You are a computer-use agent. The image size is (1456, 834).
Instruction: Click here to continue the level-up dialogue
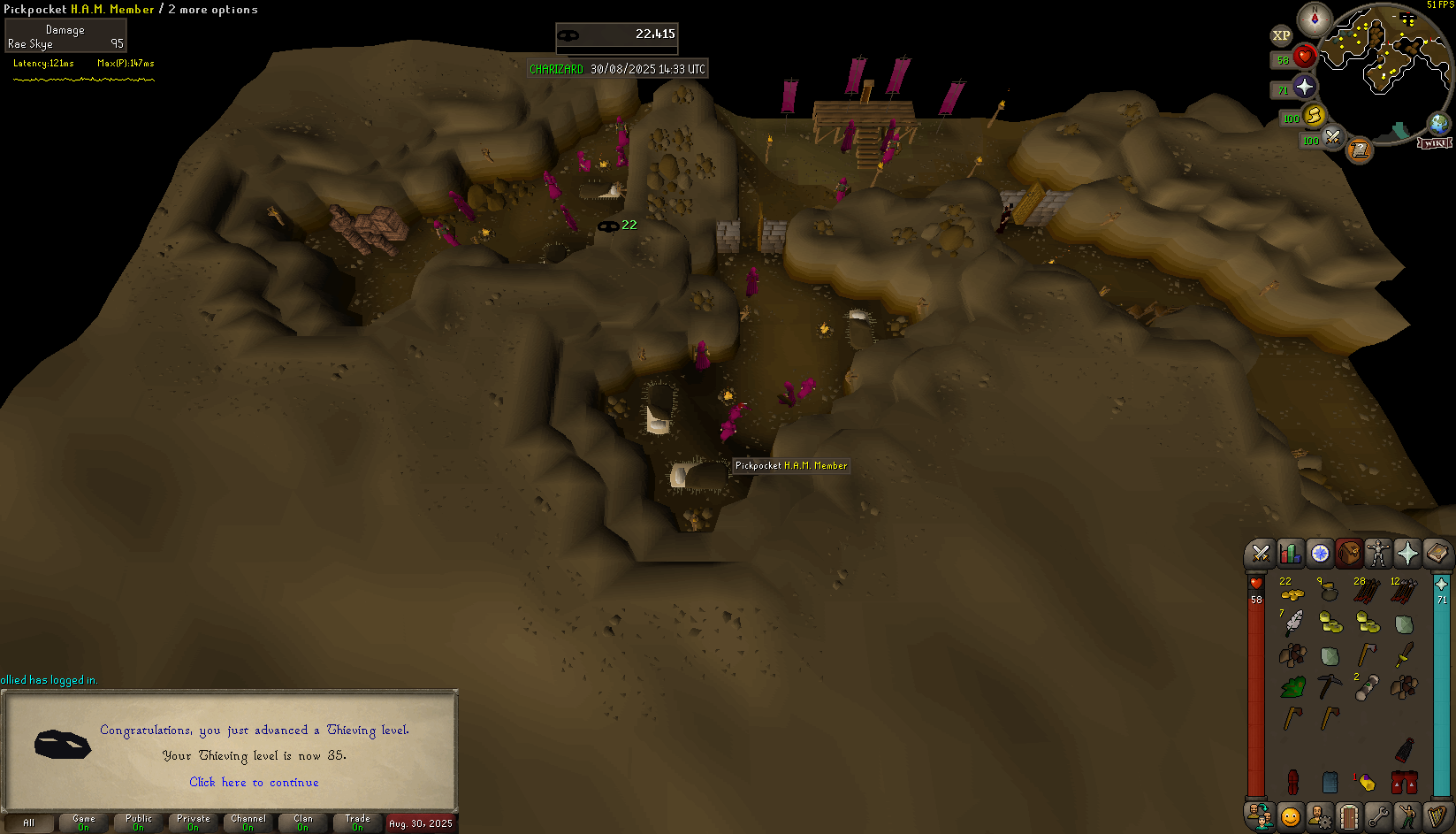(x=254, y=782)
